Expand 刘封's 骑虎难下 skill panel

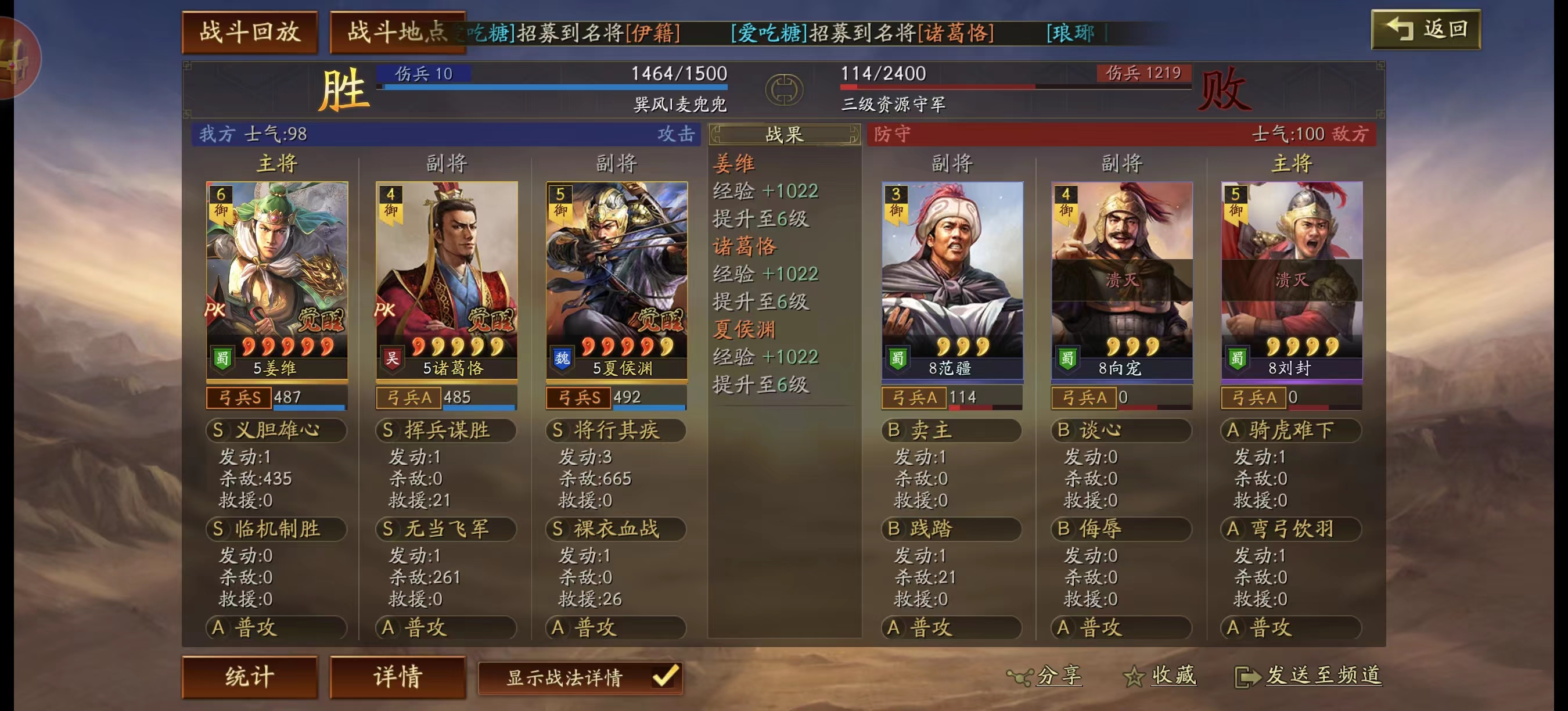[1292, 430]
